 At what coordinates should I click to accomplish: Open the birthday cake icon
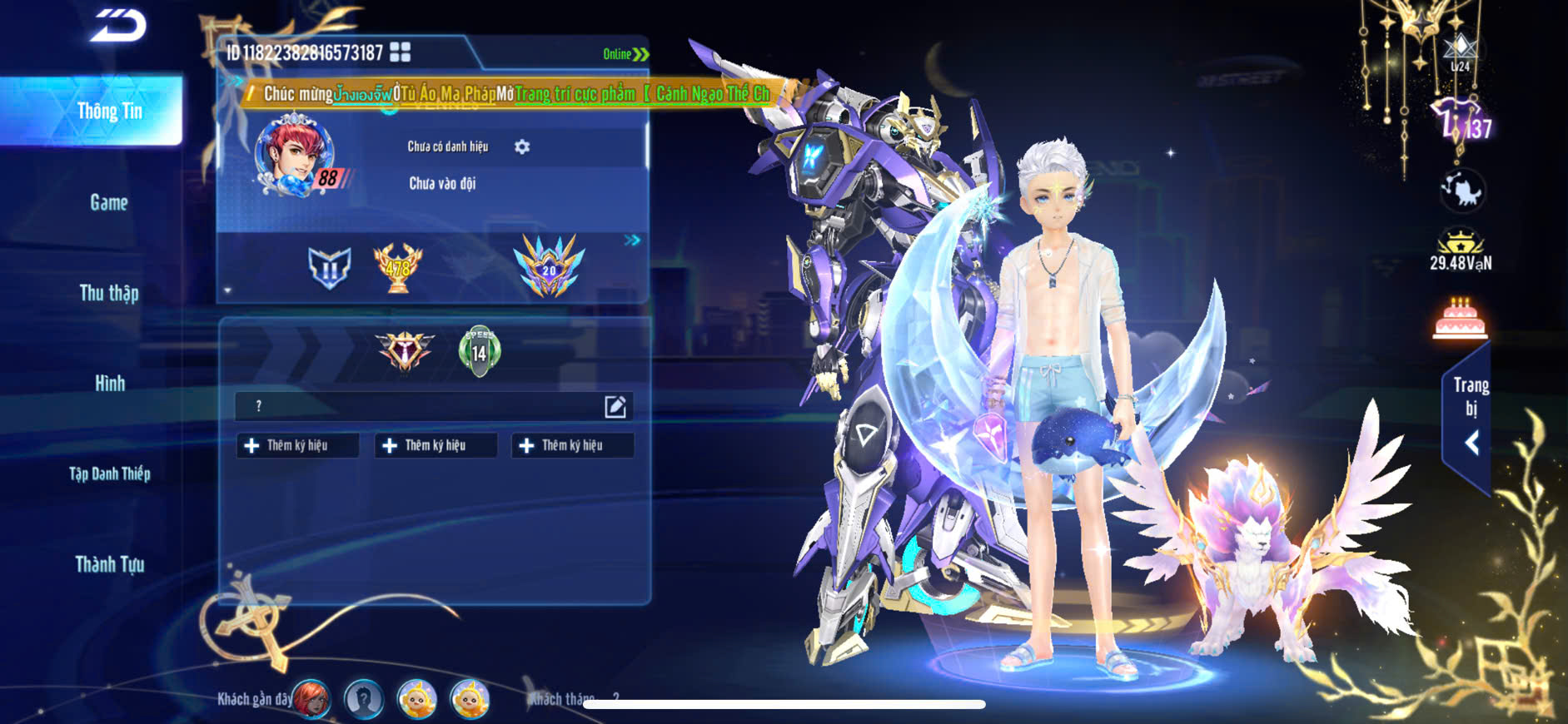pyautogui.click(x=1460, y=320)
